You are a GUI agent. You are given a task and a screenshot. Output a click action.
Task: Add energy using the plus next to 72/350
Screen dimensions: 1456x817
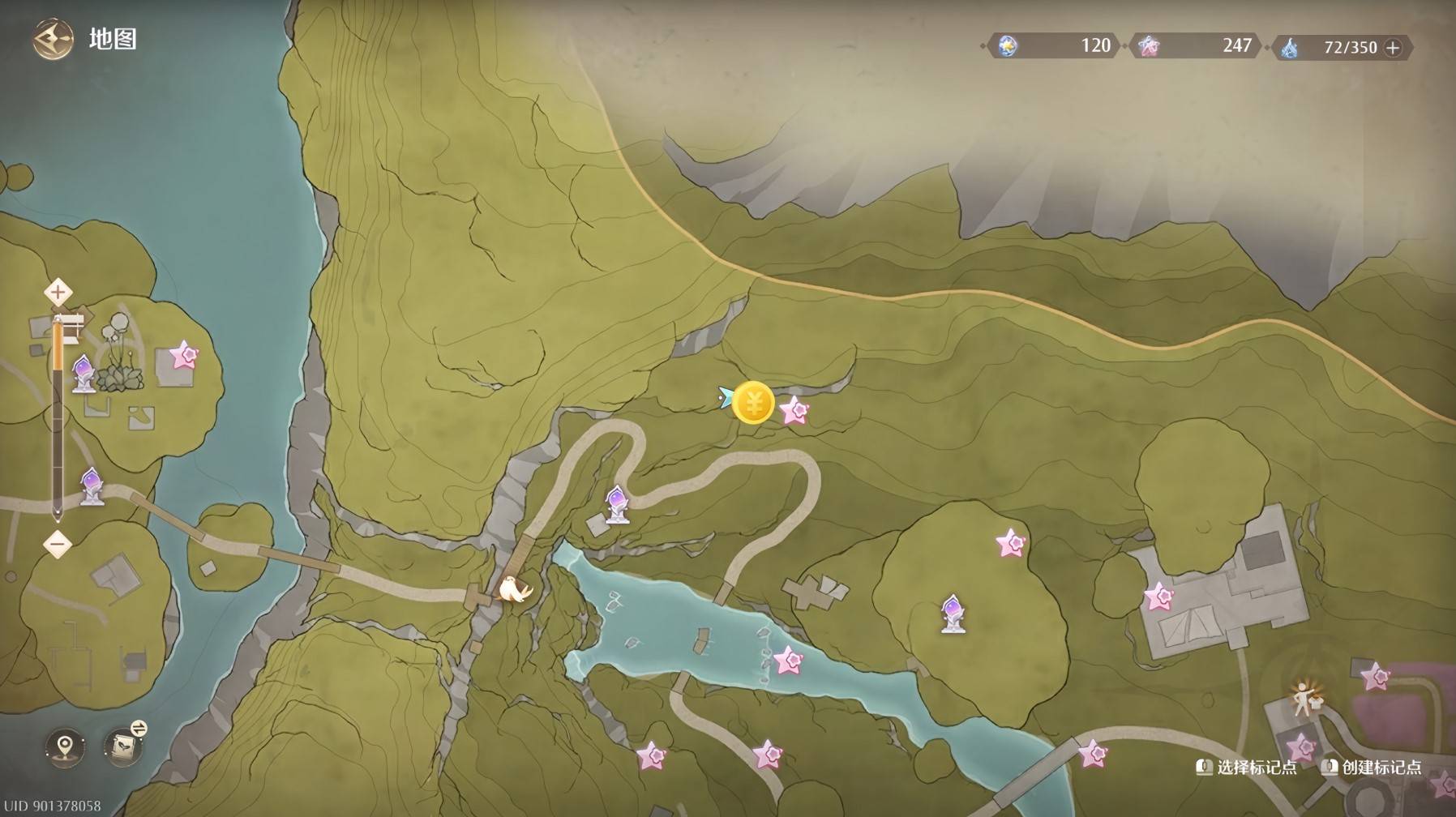(1393, 48)
